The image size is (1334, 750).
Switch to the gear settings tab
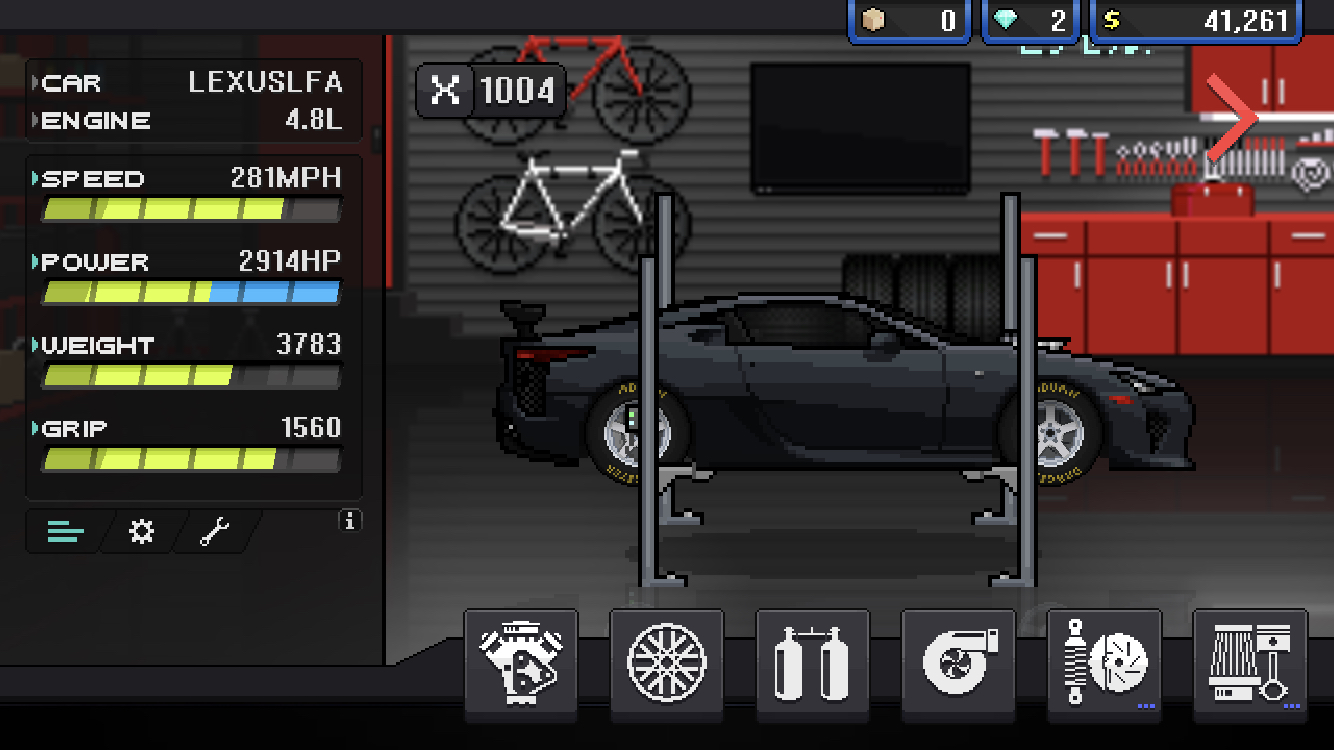[142, 532]
